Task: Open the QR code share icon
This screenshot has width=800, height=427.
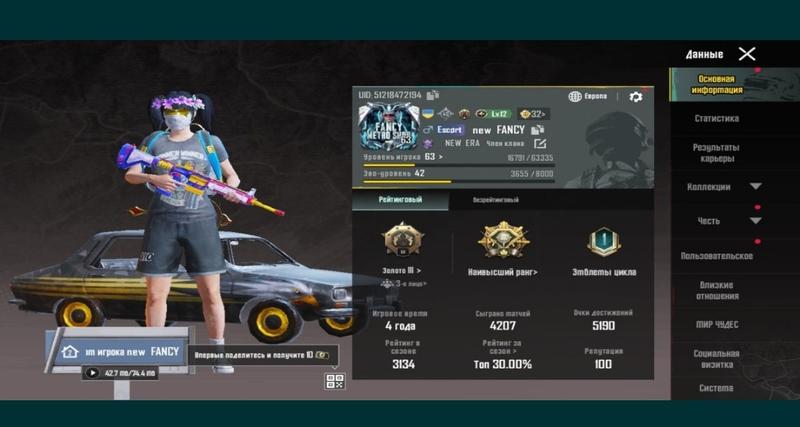Action: coord(334,381)
